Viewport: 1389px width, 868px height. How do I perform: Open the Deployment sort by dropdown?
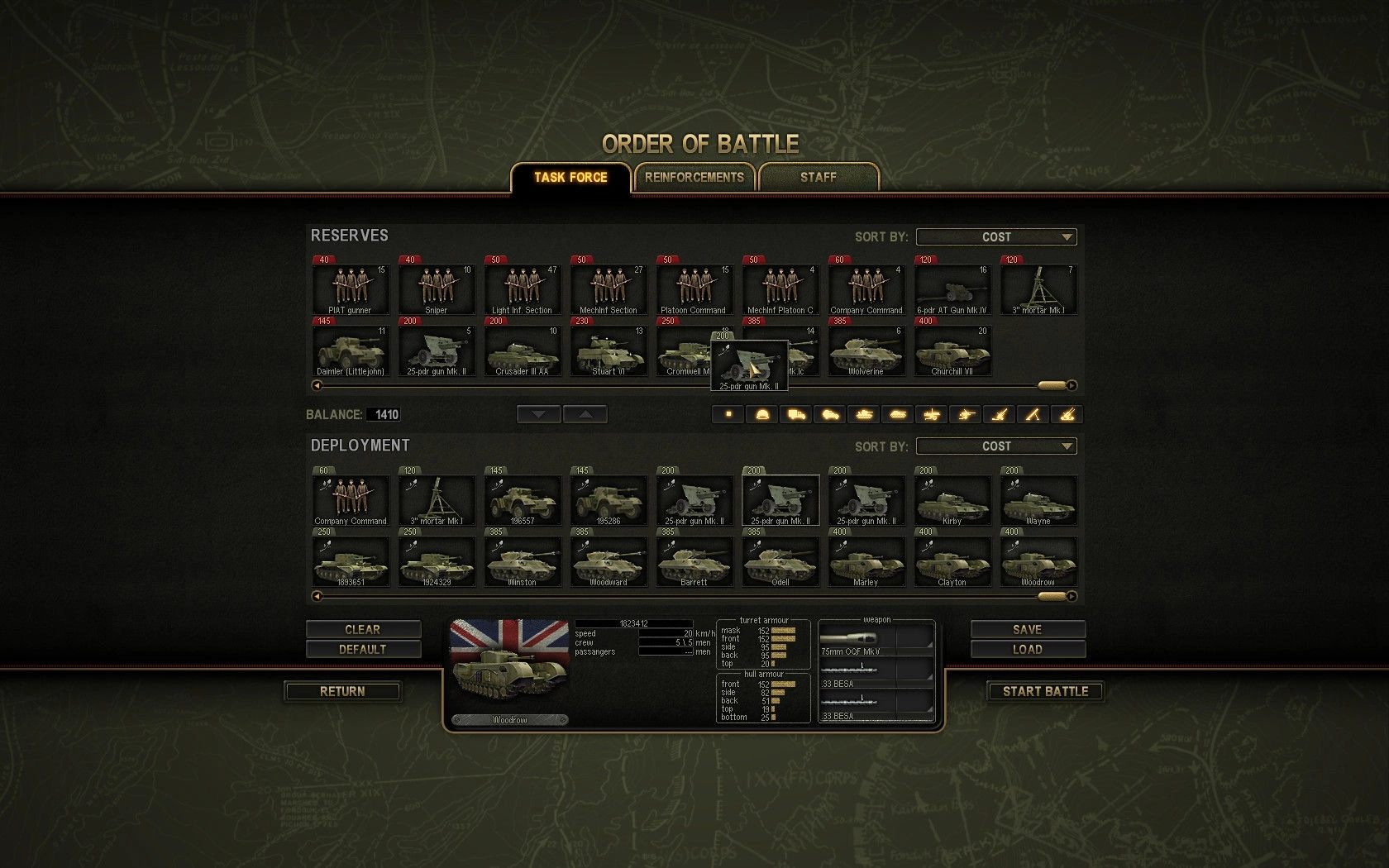click(995, 446)
